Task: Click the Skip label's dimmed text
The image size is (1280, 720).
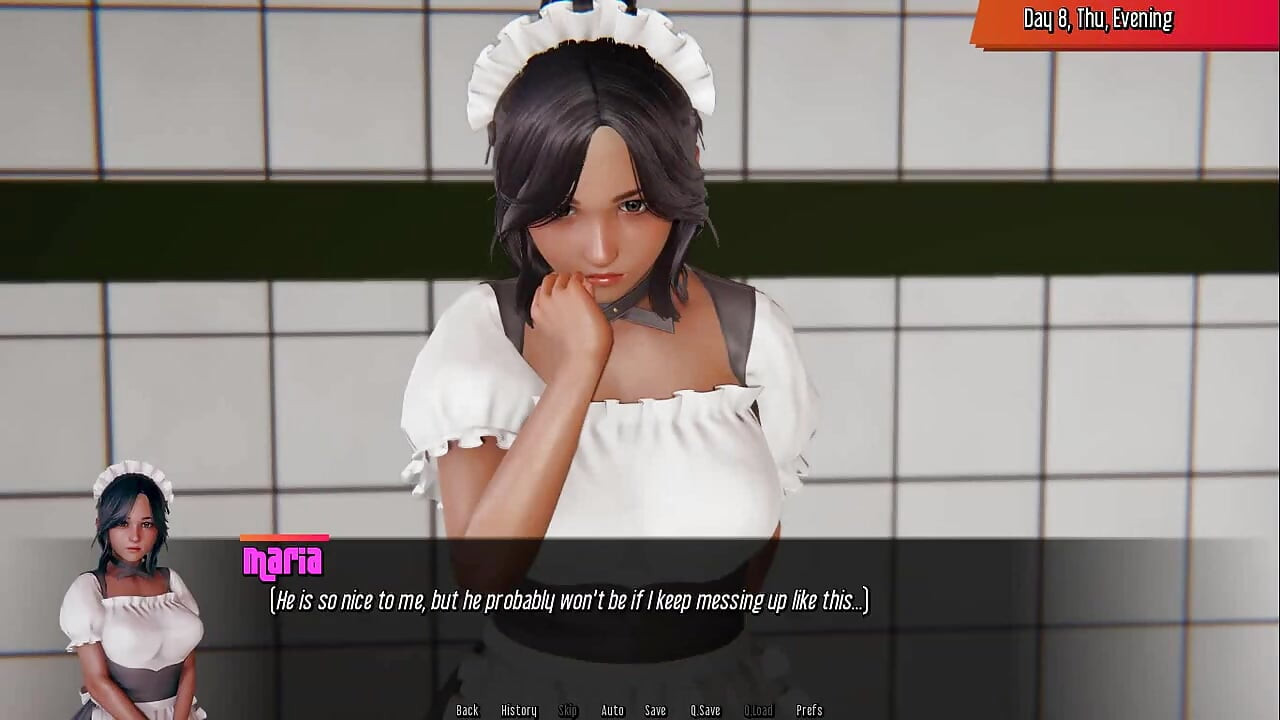Action: (567, 710)
